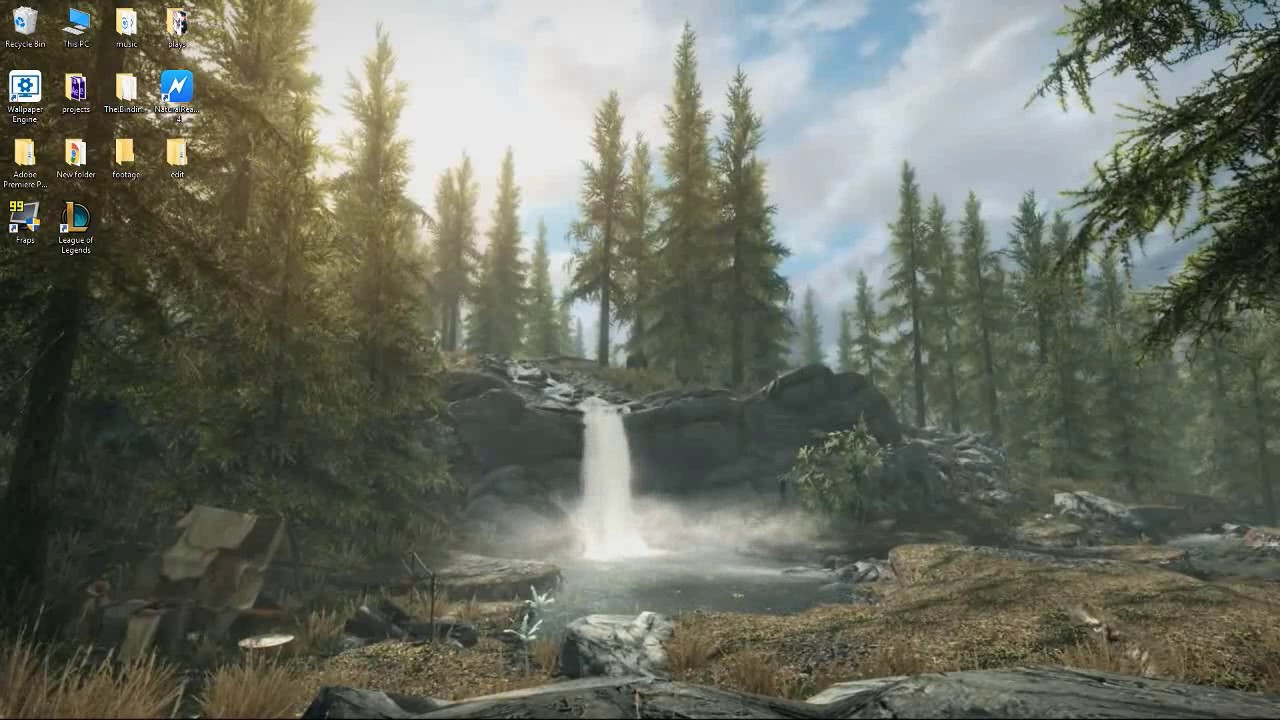Select the Recycle Bin icon
1280x720 pixels.
coord(24,20)
